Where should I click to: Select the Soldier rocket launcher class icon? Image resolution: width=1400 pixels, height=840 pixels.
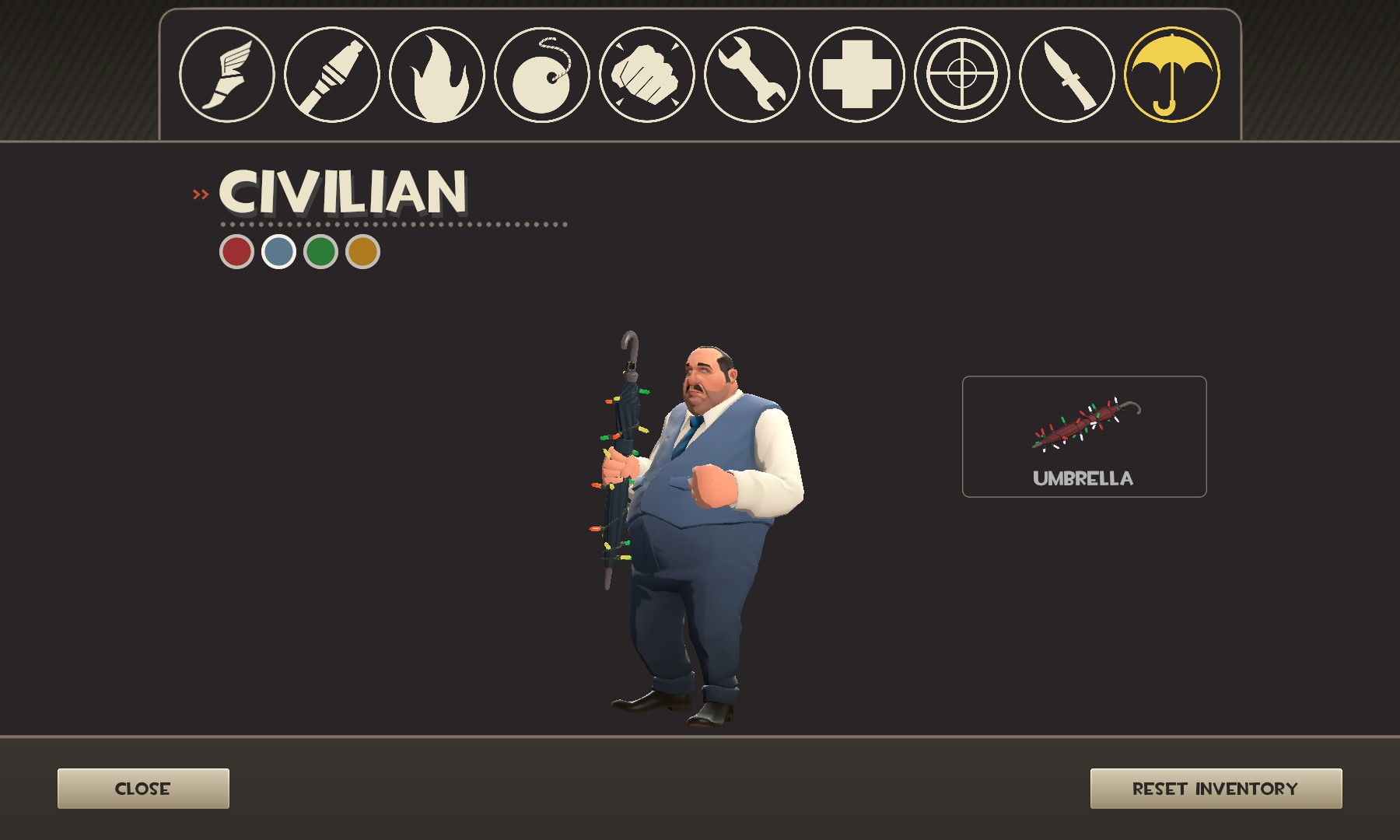click(x=331, y=75)
